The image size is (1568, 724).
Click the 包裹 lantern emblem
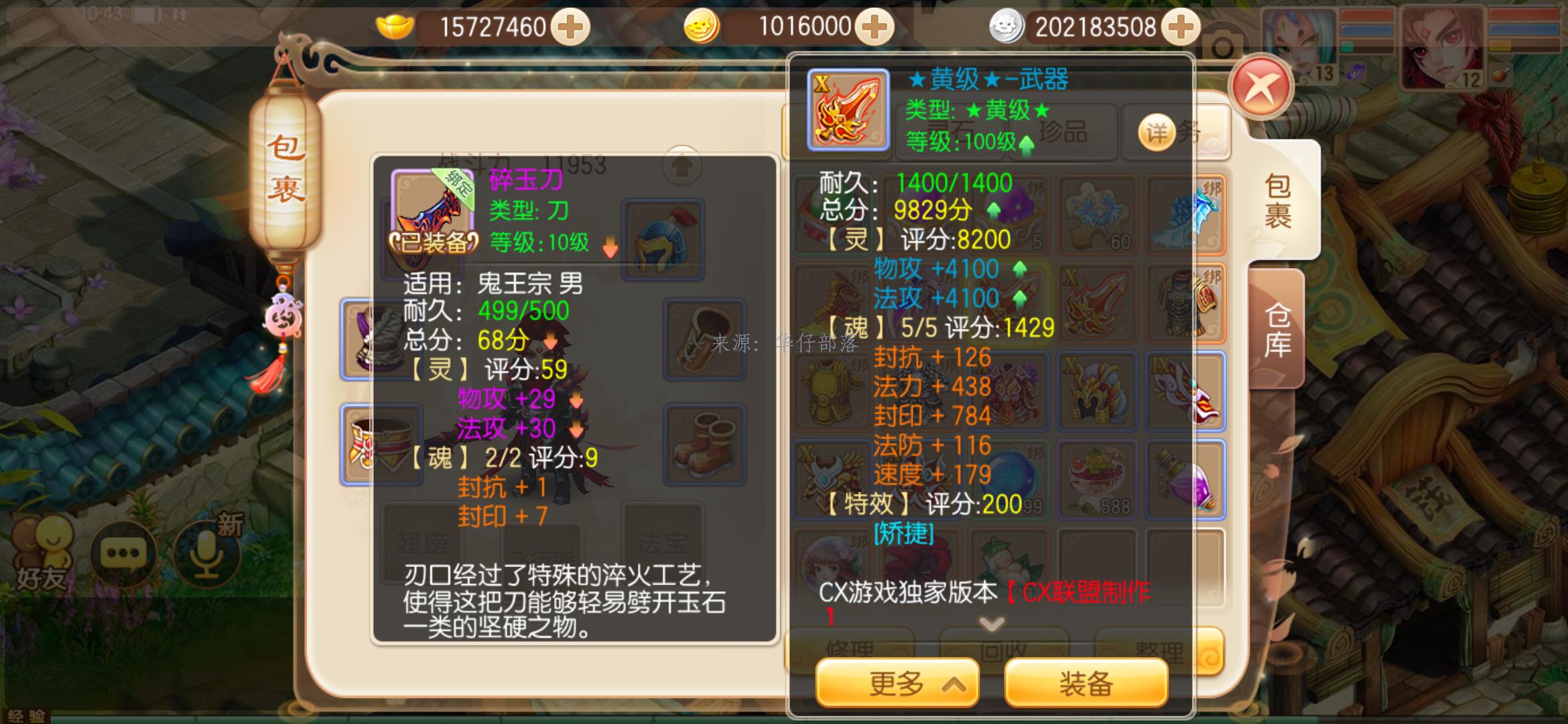click(x=288, y=171)
